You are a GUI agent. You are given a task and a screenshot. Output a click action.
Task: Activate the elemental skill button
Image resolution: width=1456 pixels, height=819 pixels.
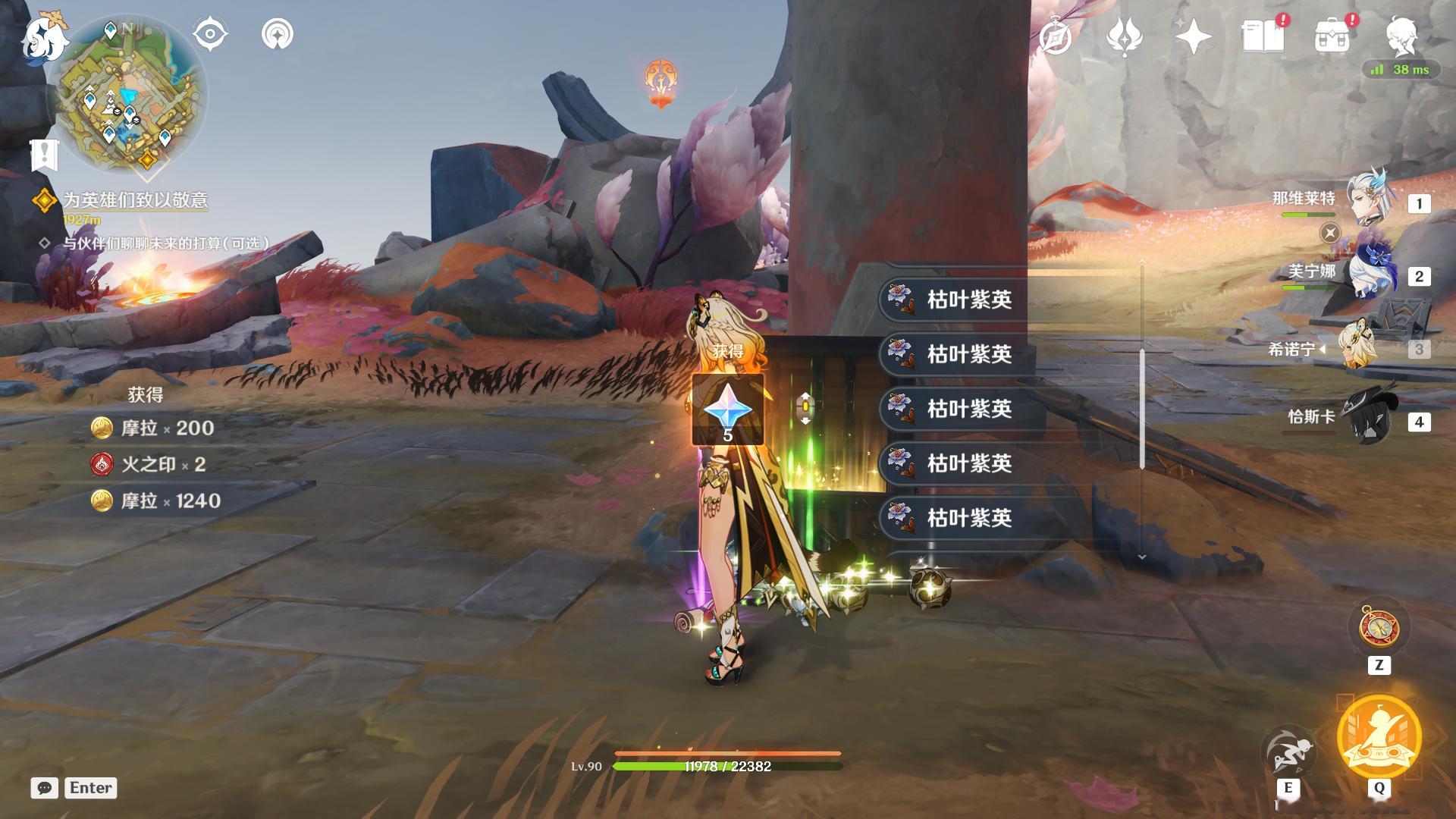point(1288,751)
